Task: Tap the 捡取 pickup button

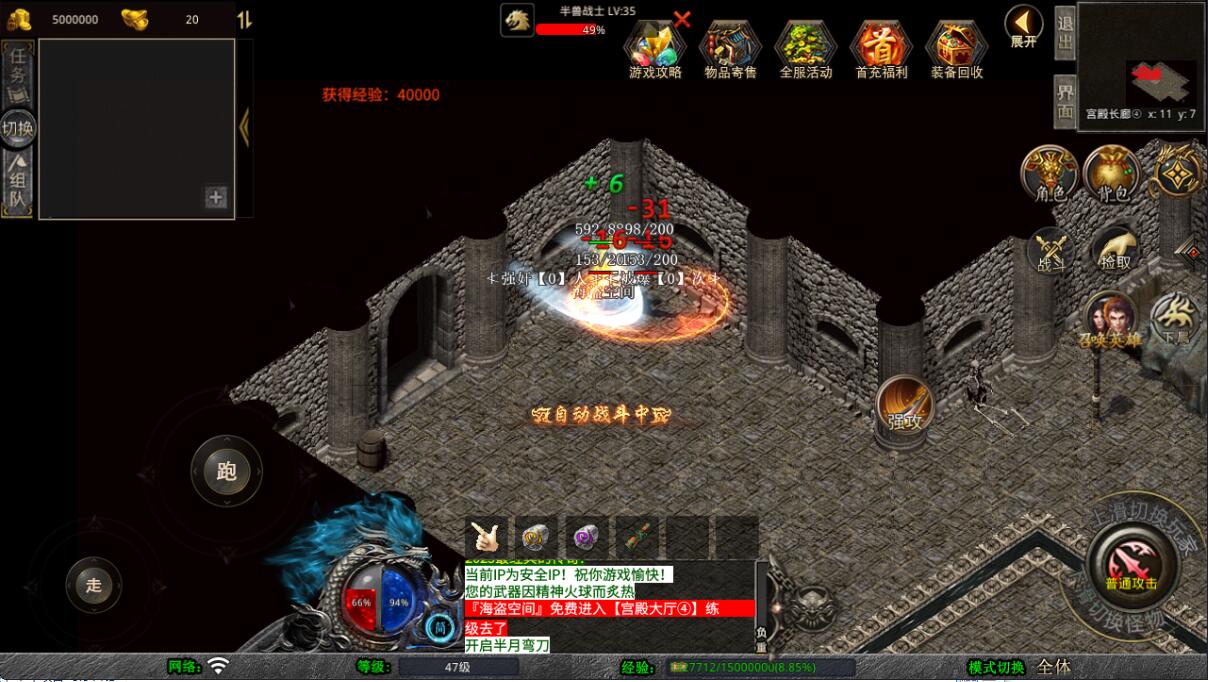Action: pos(1114,251)
